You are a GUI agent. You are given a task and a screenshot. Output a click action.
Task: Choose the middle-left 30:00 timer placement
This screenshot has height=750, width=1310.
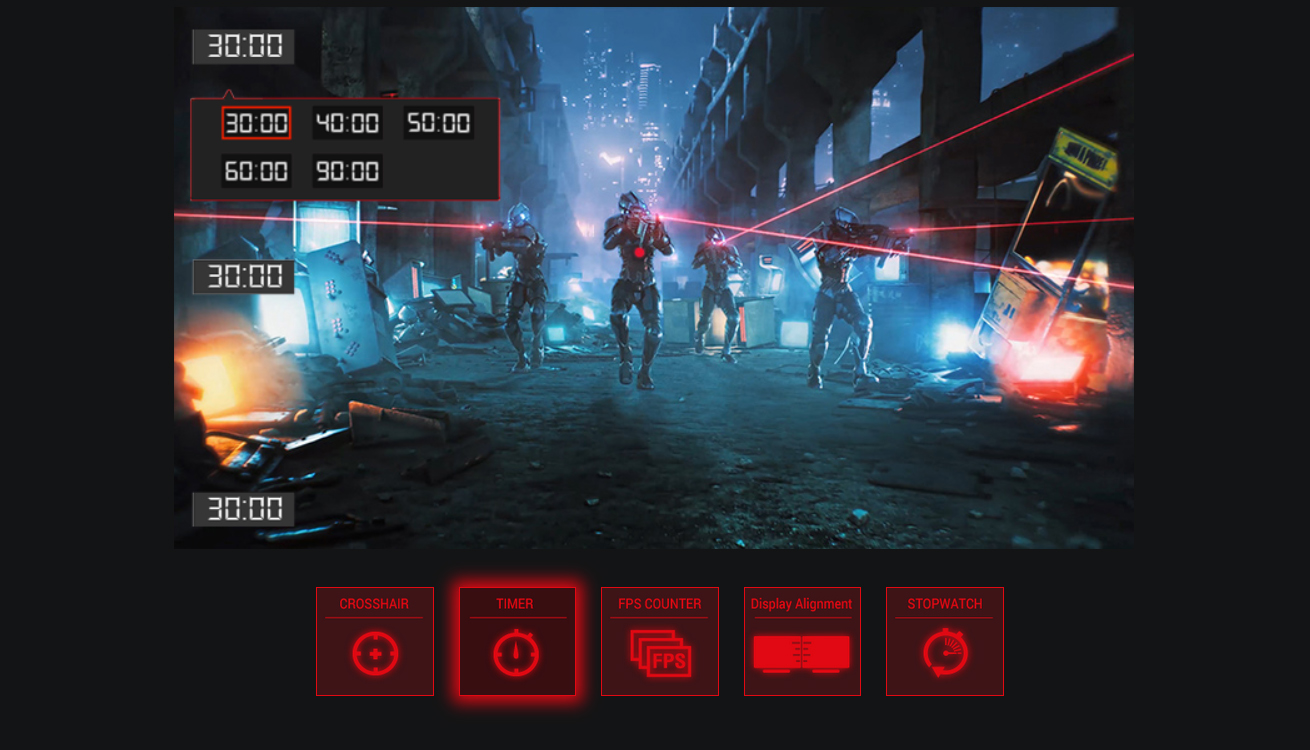(242, 276)
